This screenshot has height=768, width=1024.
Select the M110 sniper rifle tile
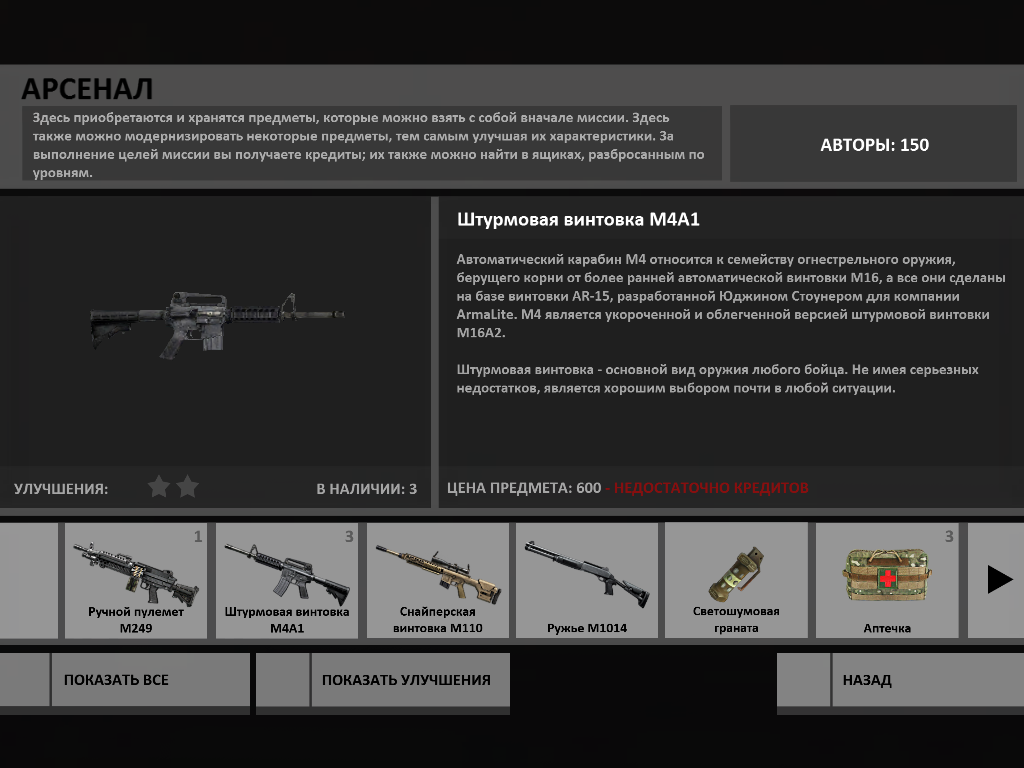(x=437, y=580)
